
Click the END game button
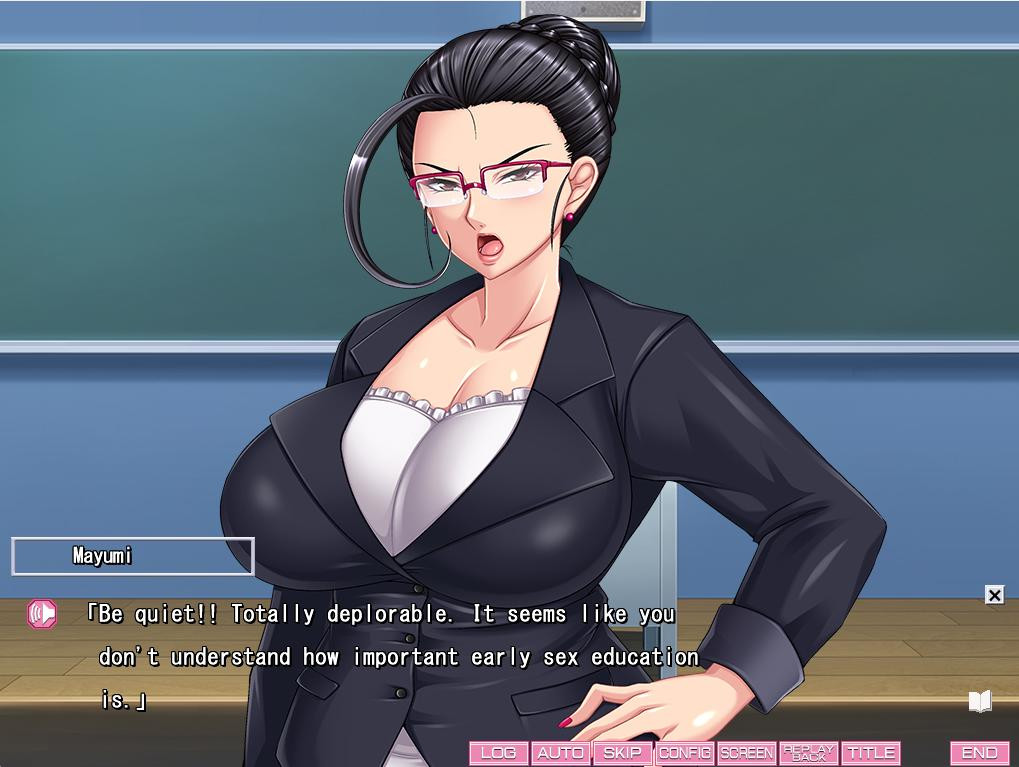(979, 753)
